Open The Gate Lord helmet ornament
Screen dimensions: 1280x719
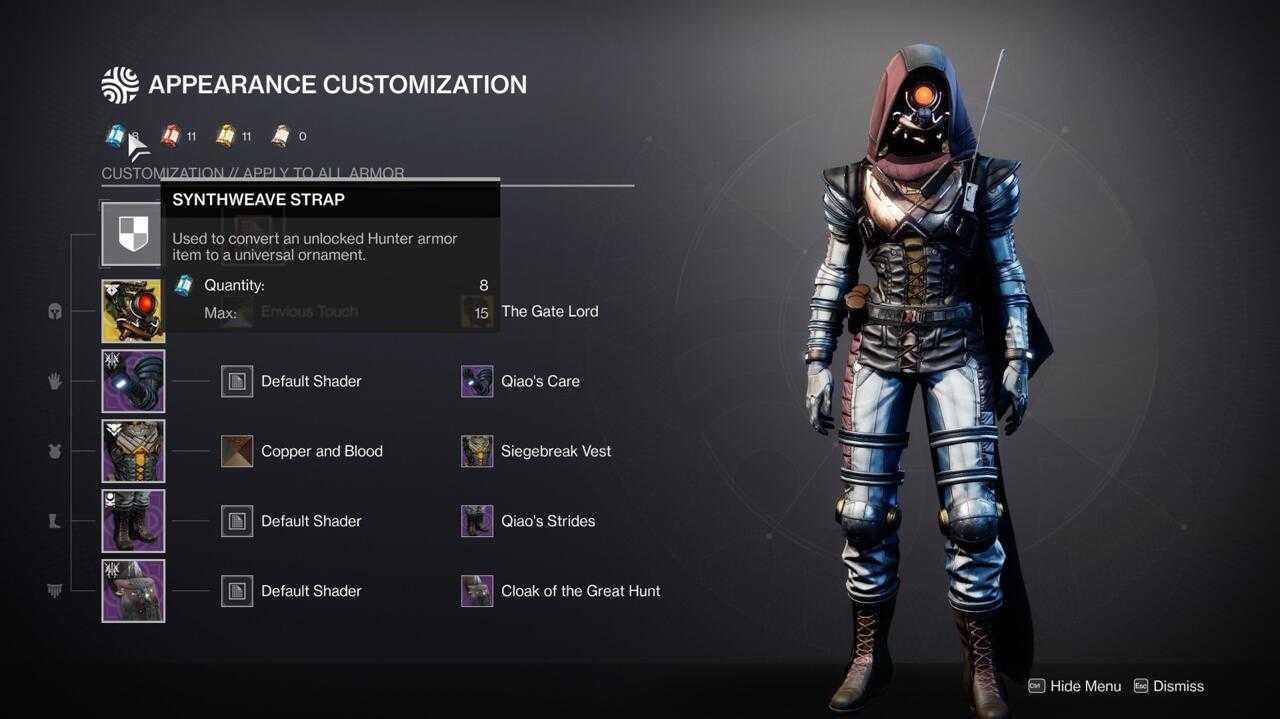coord(477,311)
